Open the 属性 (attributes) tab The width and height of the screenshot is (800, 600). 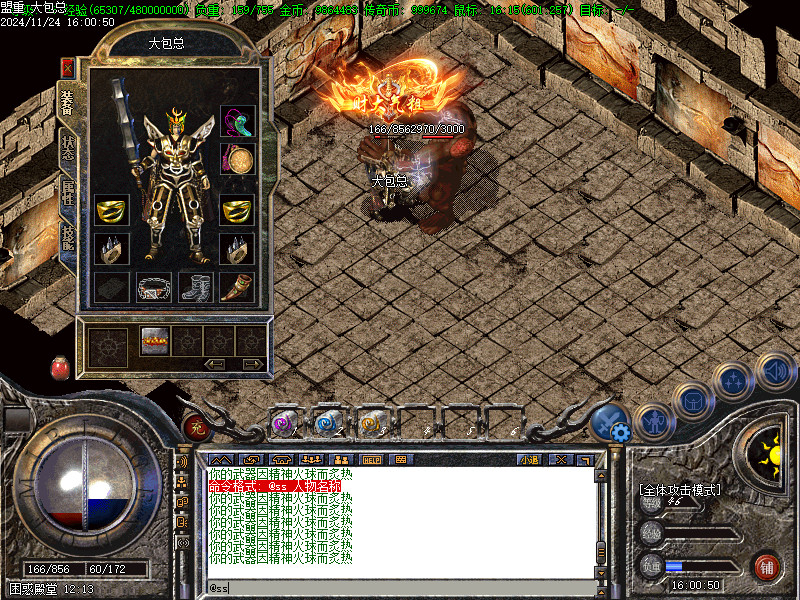67,191
